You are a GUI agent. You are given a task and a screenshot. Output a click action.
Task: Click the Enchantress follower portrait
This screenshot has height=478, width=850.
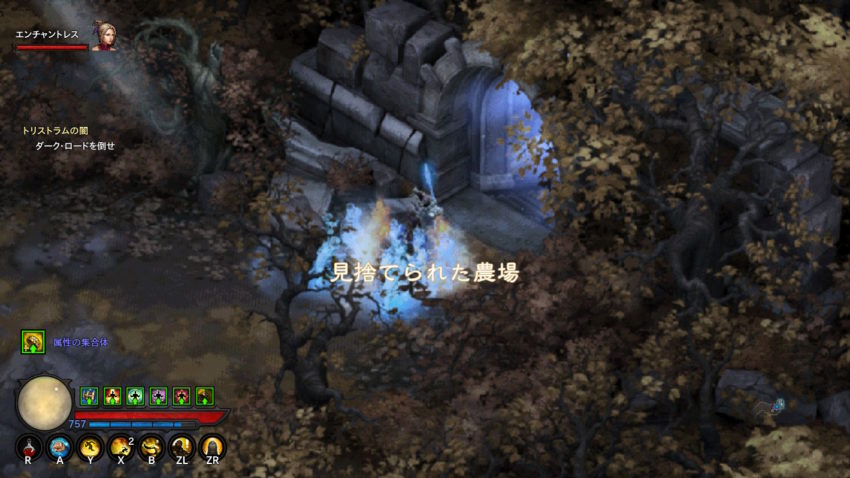(103, 36)
